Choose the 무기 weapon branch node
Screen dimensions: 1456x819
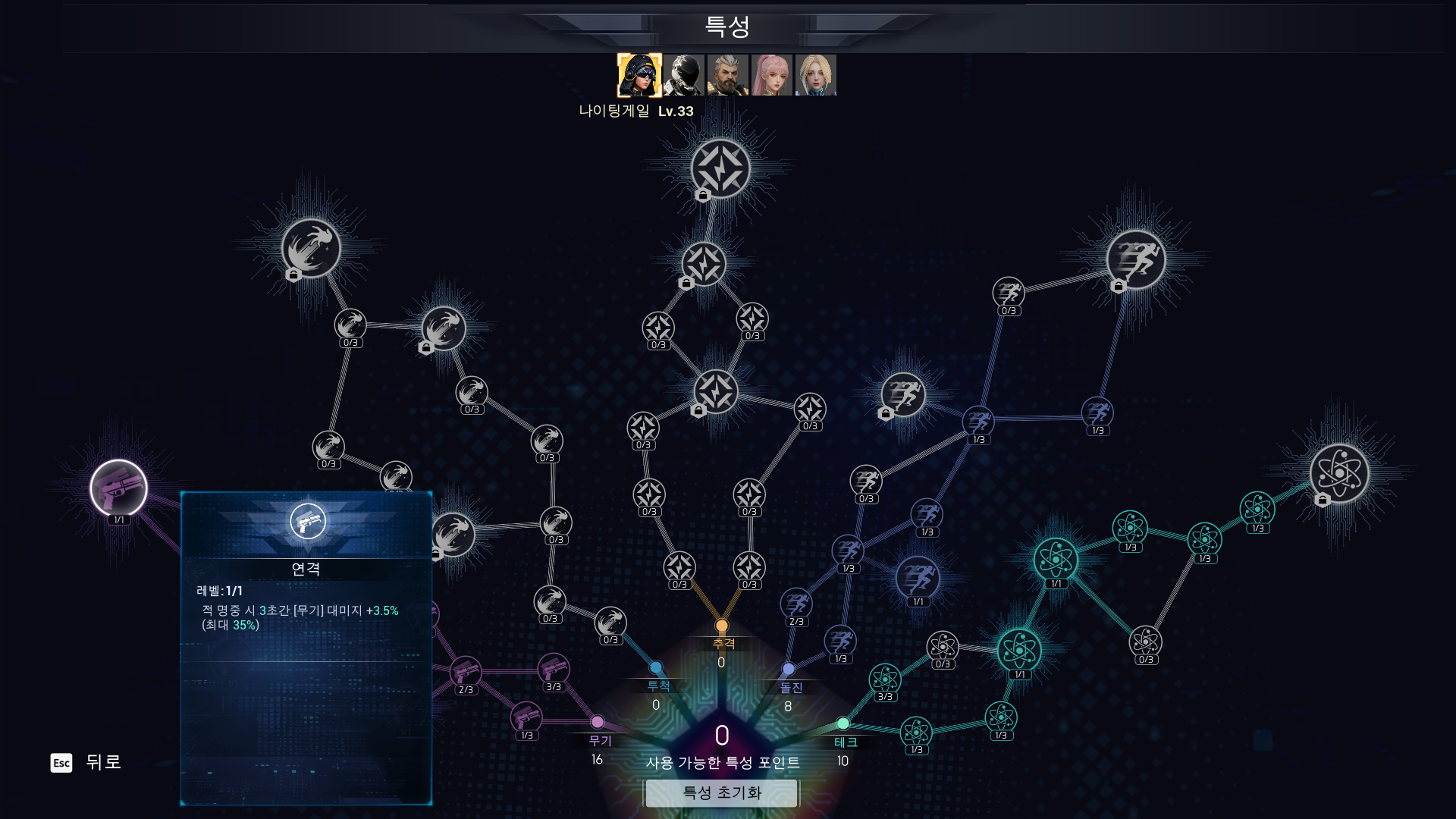(598, 723)
